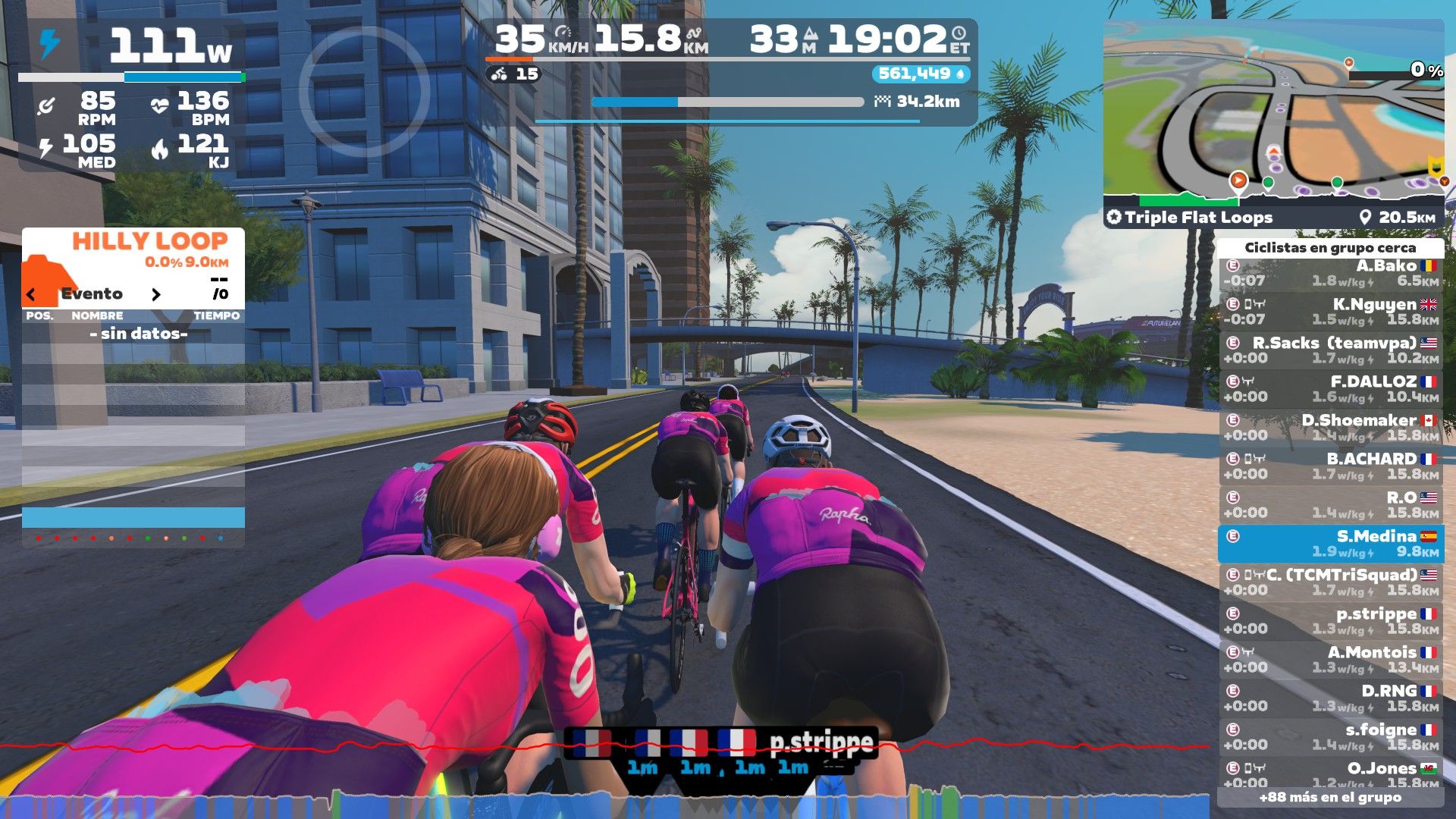The height and width of the screenshot is (819, 1456).
Task: Select the highlighted S.Medina row
Action: tap(1331, 544)
